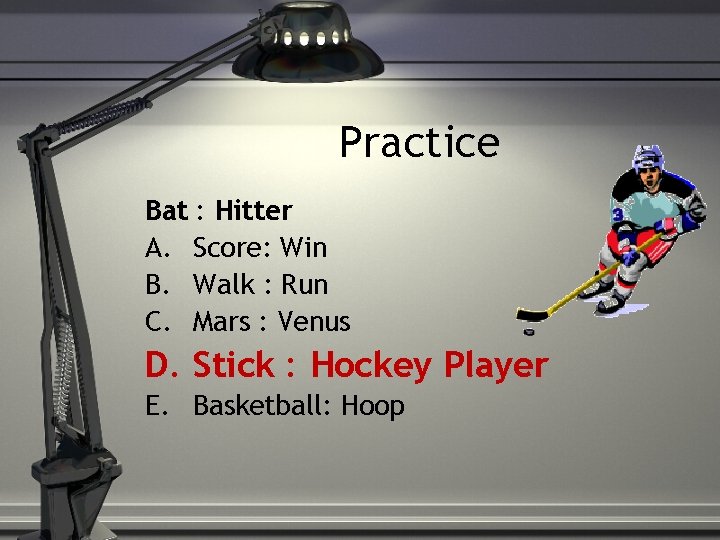Select answer E, Basketball: Hoop
Screen dimensions: 720x540
tap(298, 406)
